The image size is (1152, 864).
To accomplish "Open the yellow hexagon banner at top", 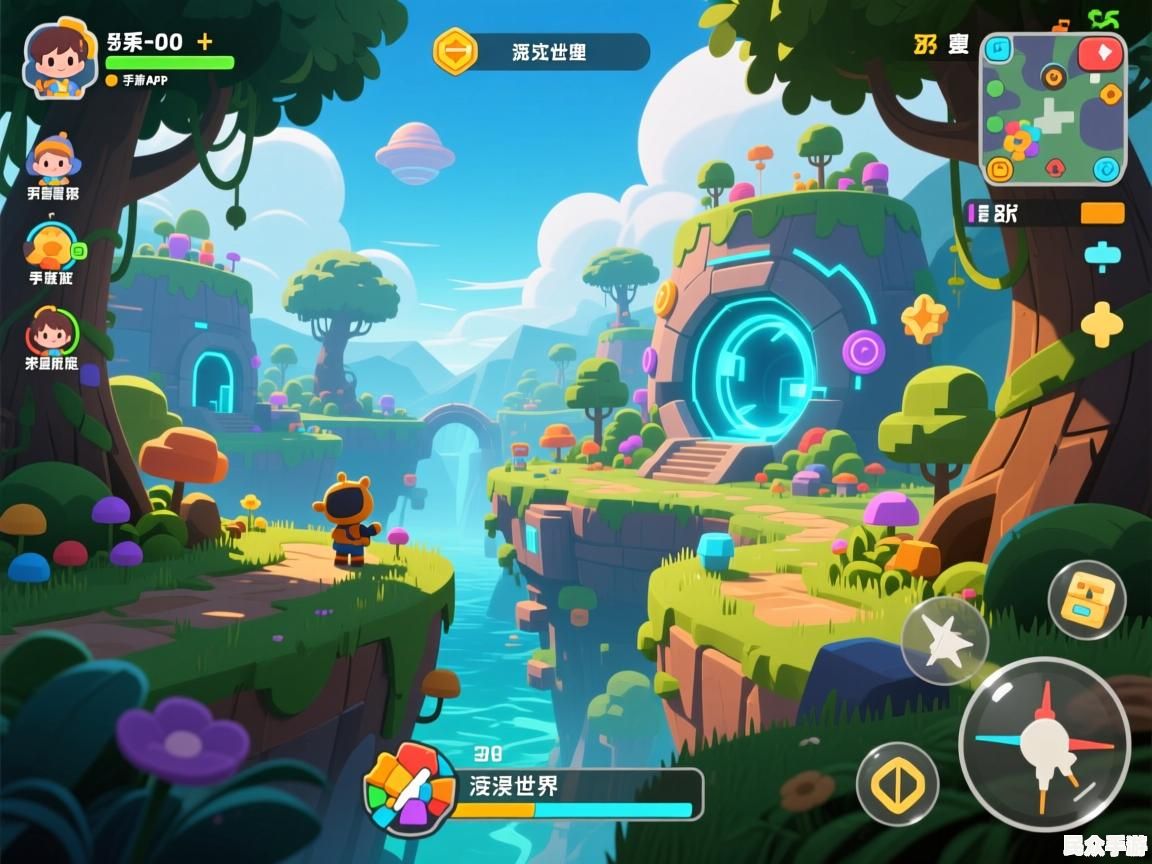I will coord(455,50).
